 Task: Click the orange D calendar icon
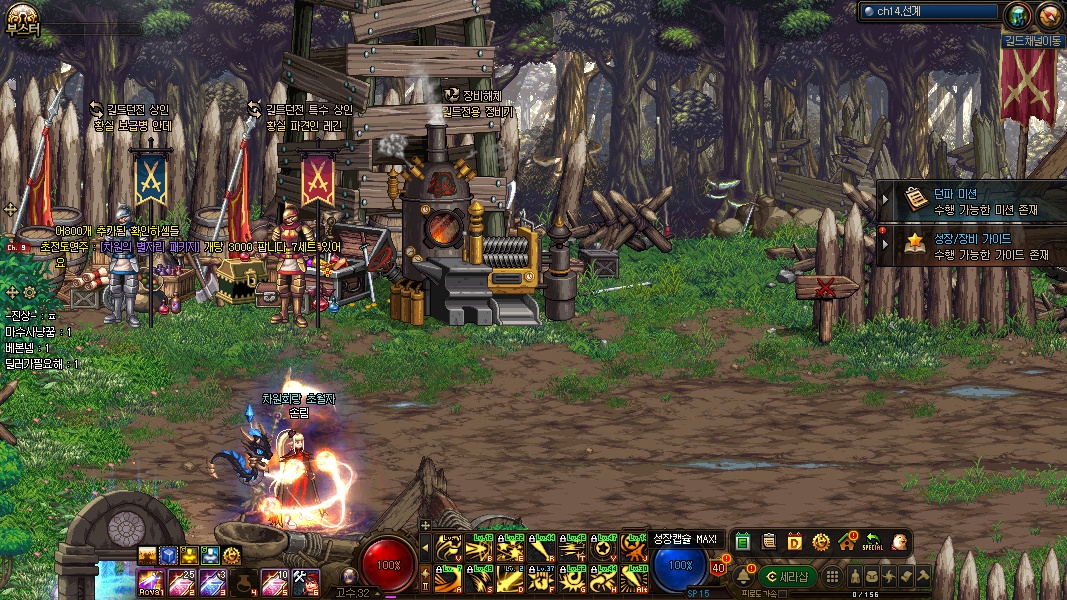795,541
